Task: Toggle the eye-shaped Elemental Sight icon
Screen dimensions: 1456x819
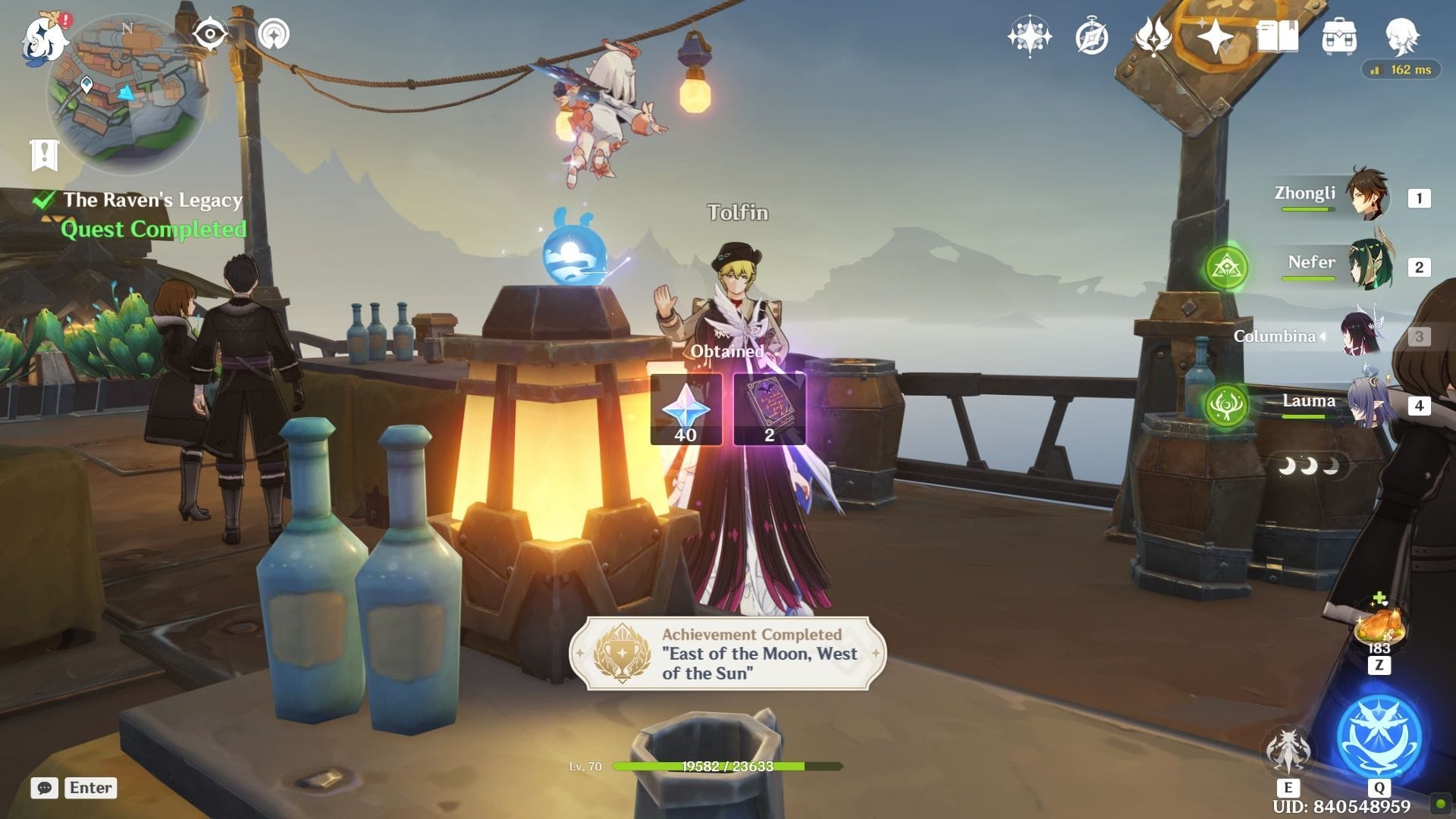Action: (209, 34)
